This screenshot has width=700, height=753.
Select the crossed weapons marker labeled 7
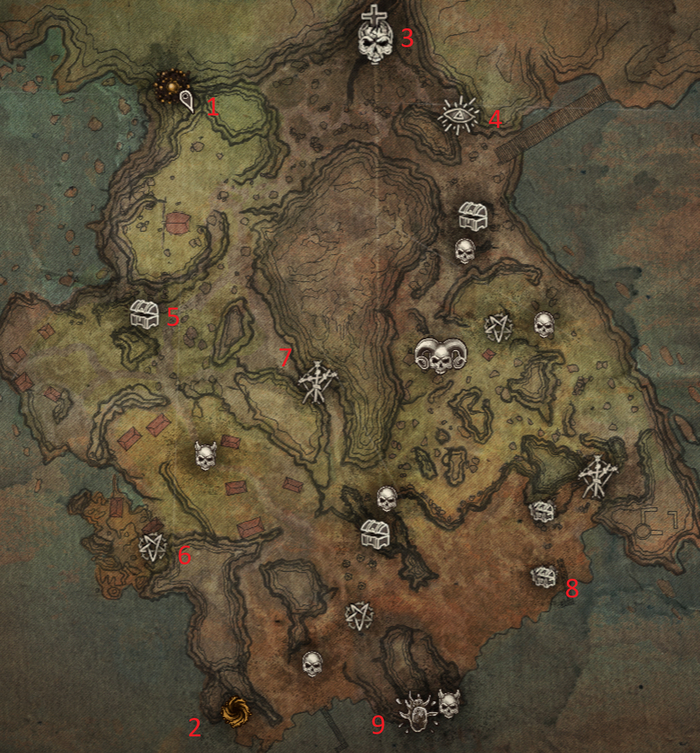[317, 380]
